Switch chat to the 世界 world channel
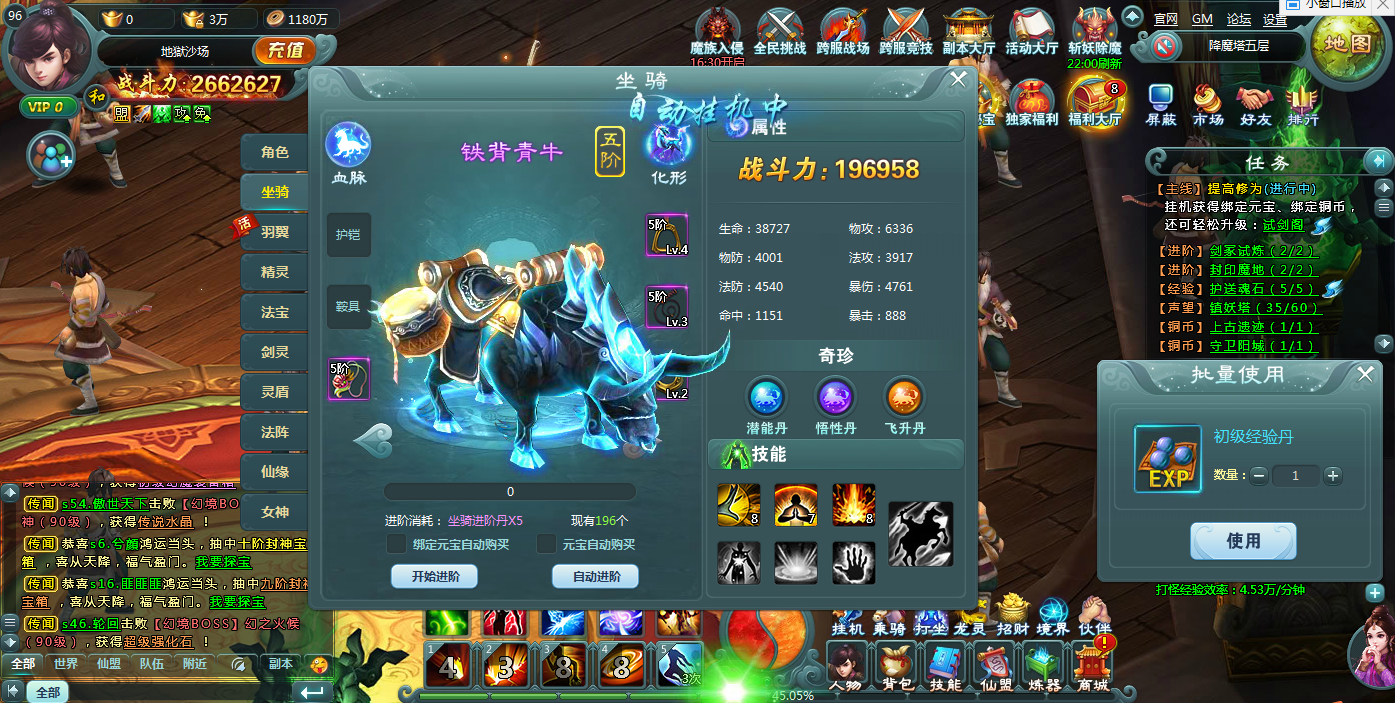Viewport: 1395px width, 703px height. pos(66,663)
